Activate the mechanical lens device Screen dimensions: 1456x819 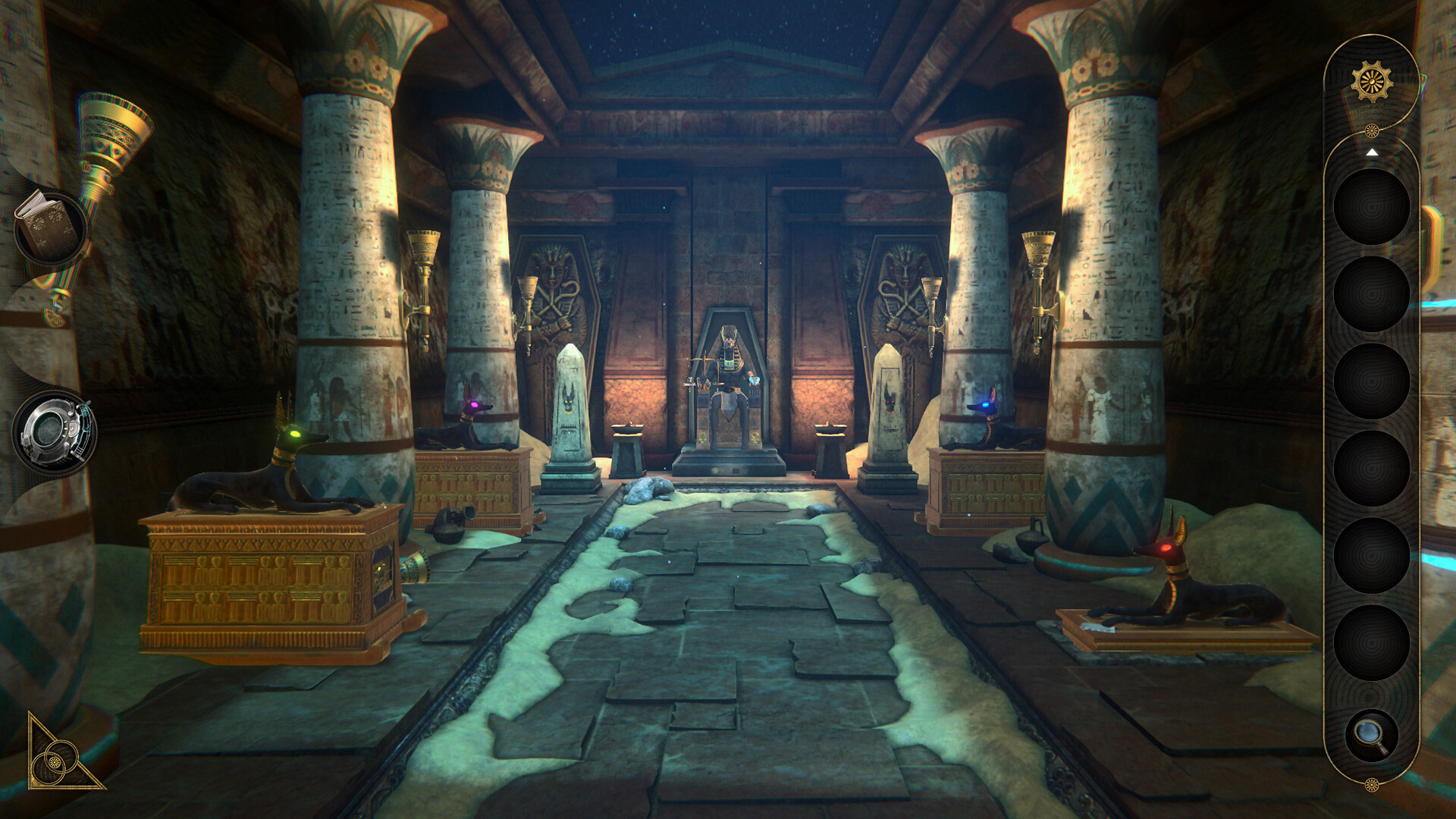pos(53,433)
